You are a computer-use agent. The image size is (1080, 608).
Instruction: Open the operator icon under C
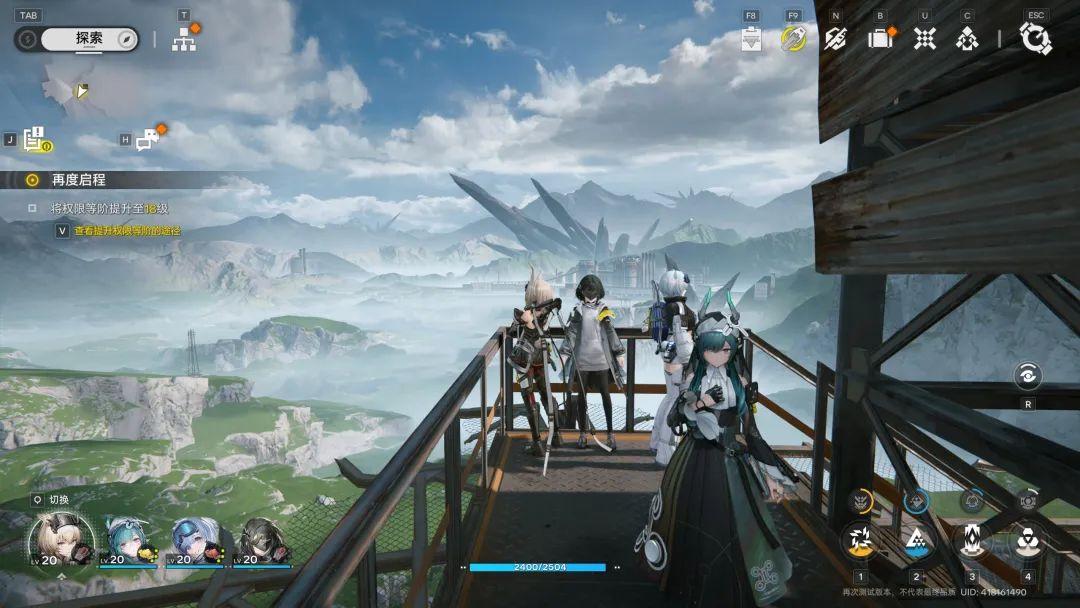tap(967, 39)
